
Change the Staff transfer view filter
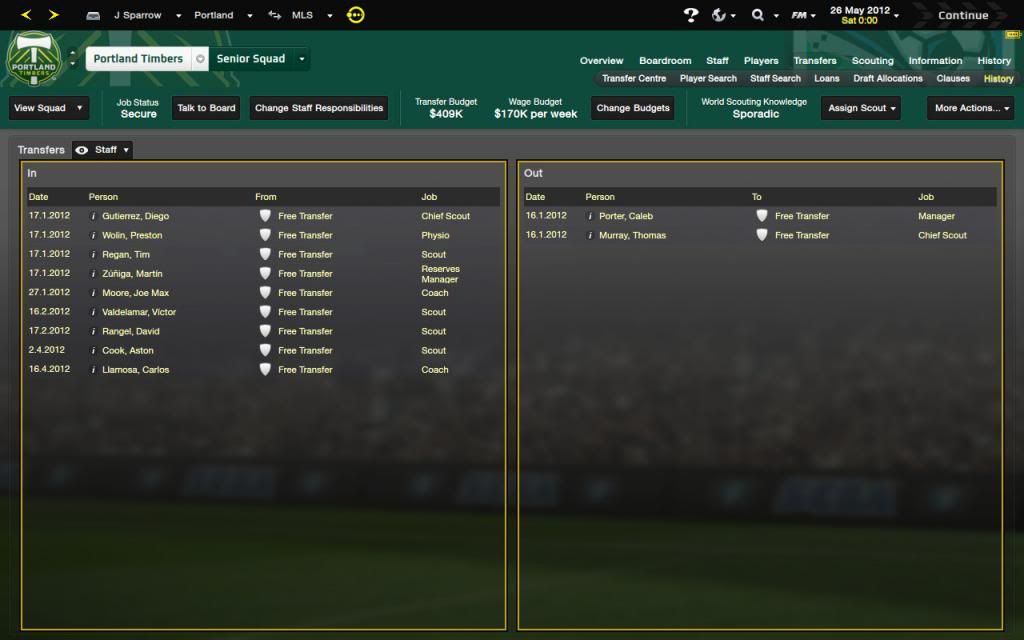coord(103,150)
